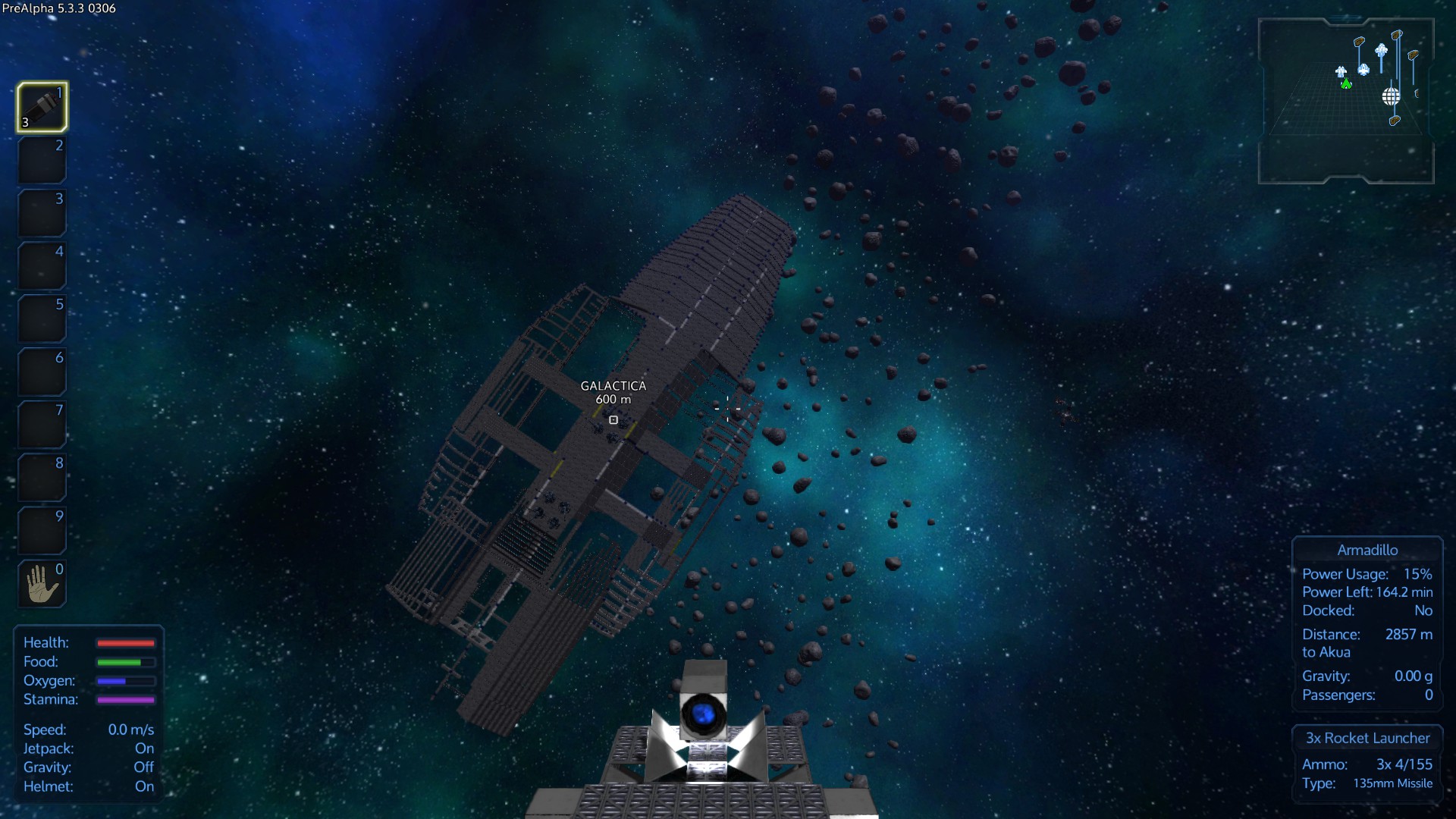Select hotbar slot 1 with the weapon
Viewport: 1456px width, 819px height.
(x=42, y=107)
